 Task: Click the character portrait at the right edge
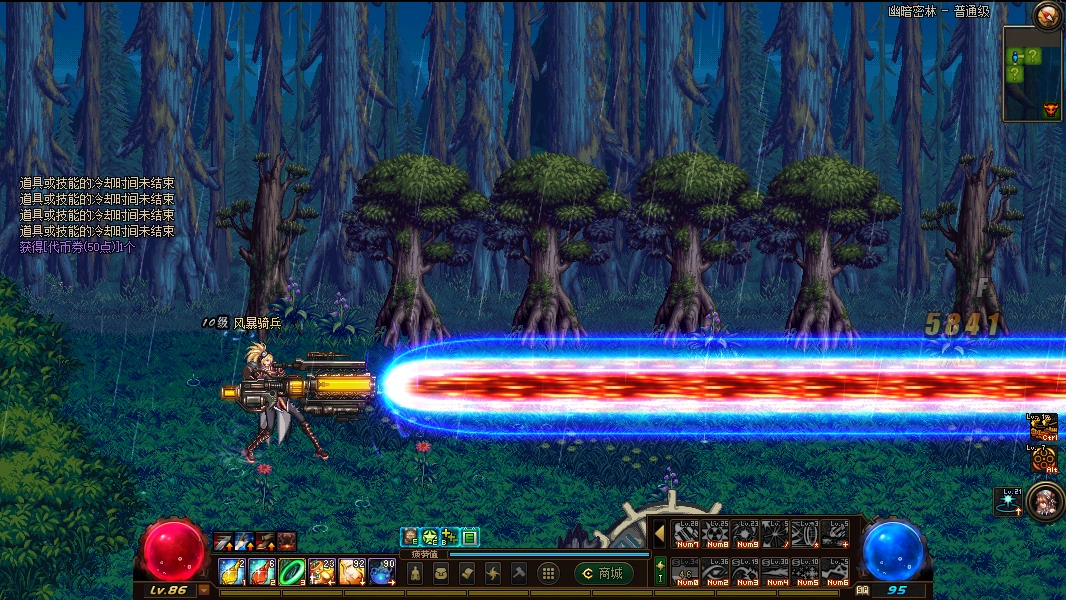[1045, 499]
